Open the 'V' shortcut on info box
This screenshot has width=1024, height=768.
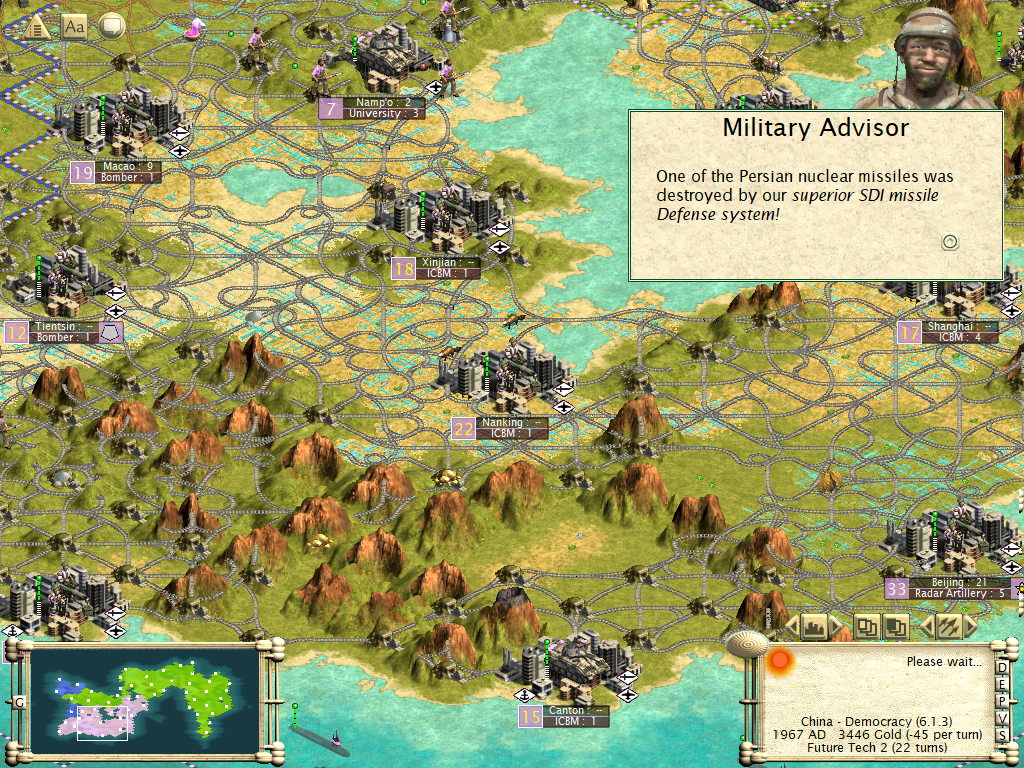(1003, 717)
